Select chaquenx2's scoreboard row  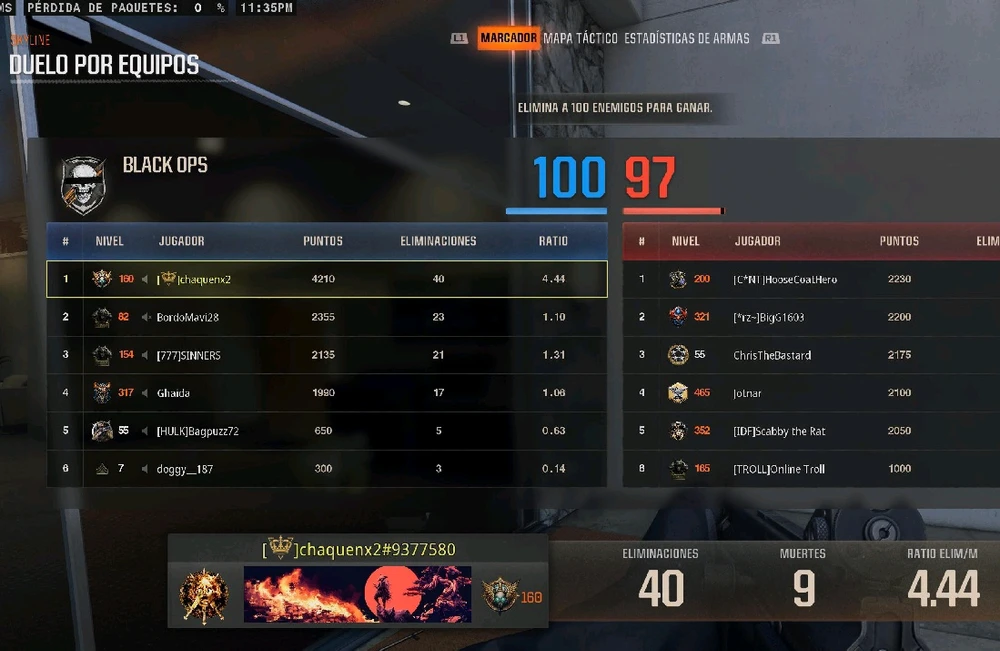pyautogui.click(x=326, y=279)
